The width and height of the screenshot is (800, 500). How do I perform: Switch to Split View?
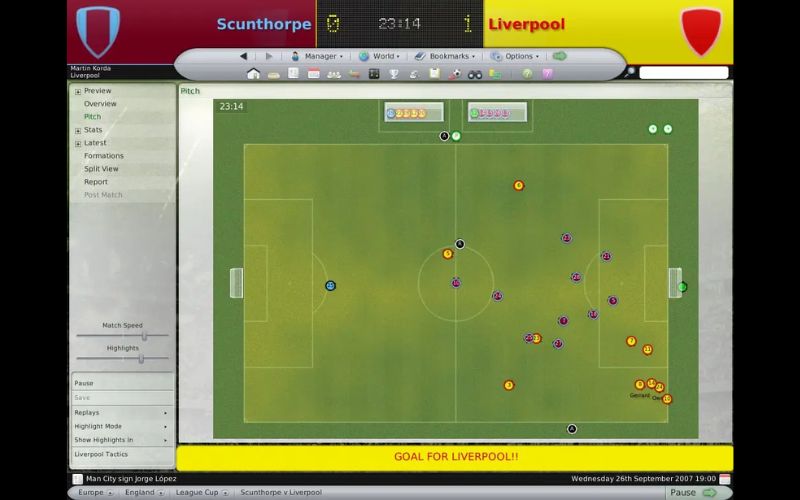101,169
